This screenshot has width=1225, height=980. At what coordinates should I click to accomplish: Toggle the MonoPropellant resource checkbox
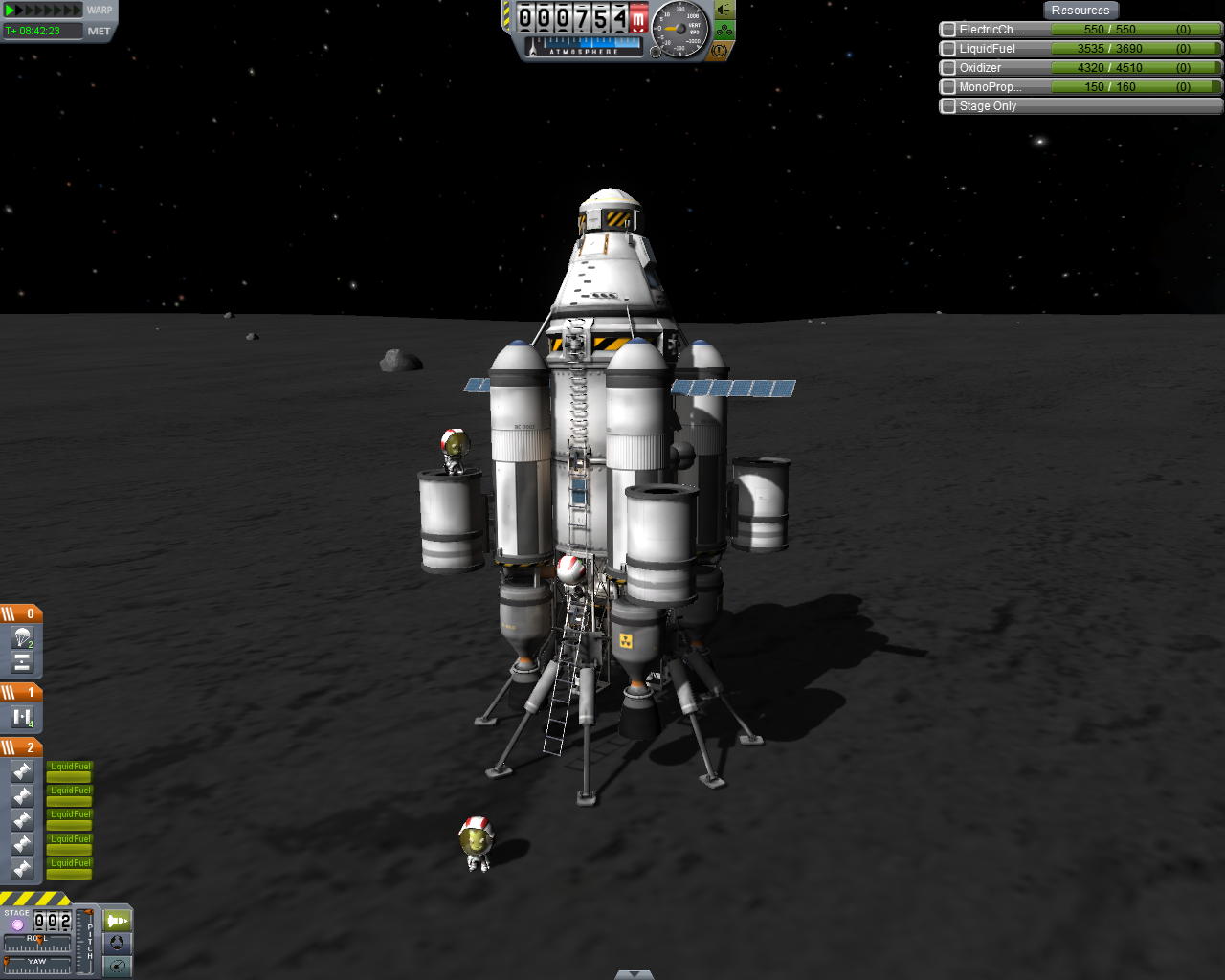(x=948, y=87)
